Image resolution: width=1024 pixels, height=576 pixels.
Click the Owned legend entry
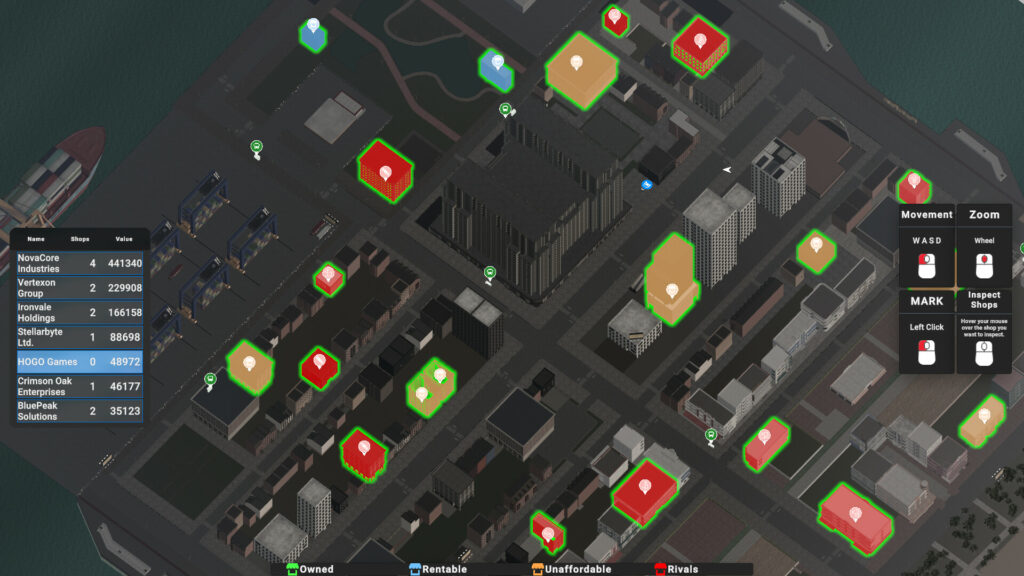310,569
